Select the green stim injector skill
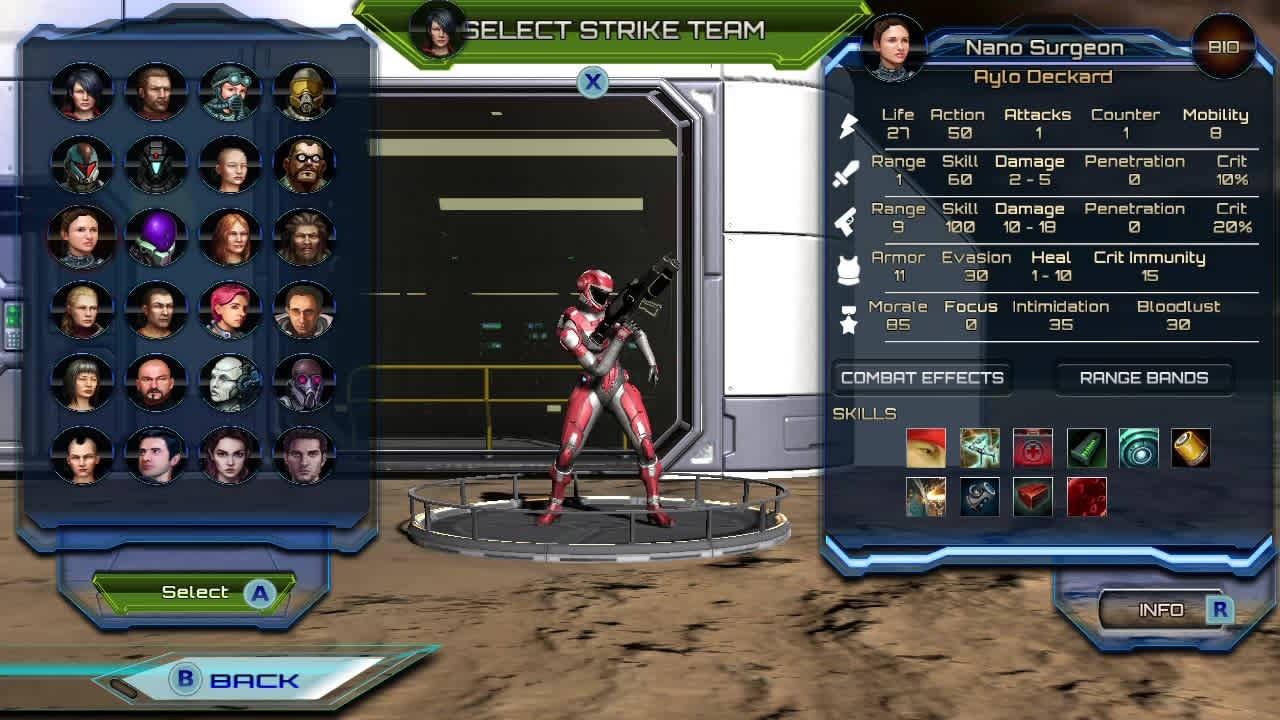This screenshot has height=720, width=1280. pyautogui.click(x=1087, y=448)
